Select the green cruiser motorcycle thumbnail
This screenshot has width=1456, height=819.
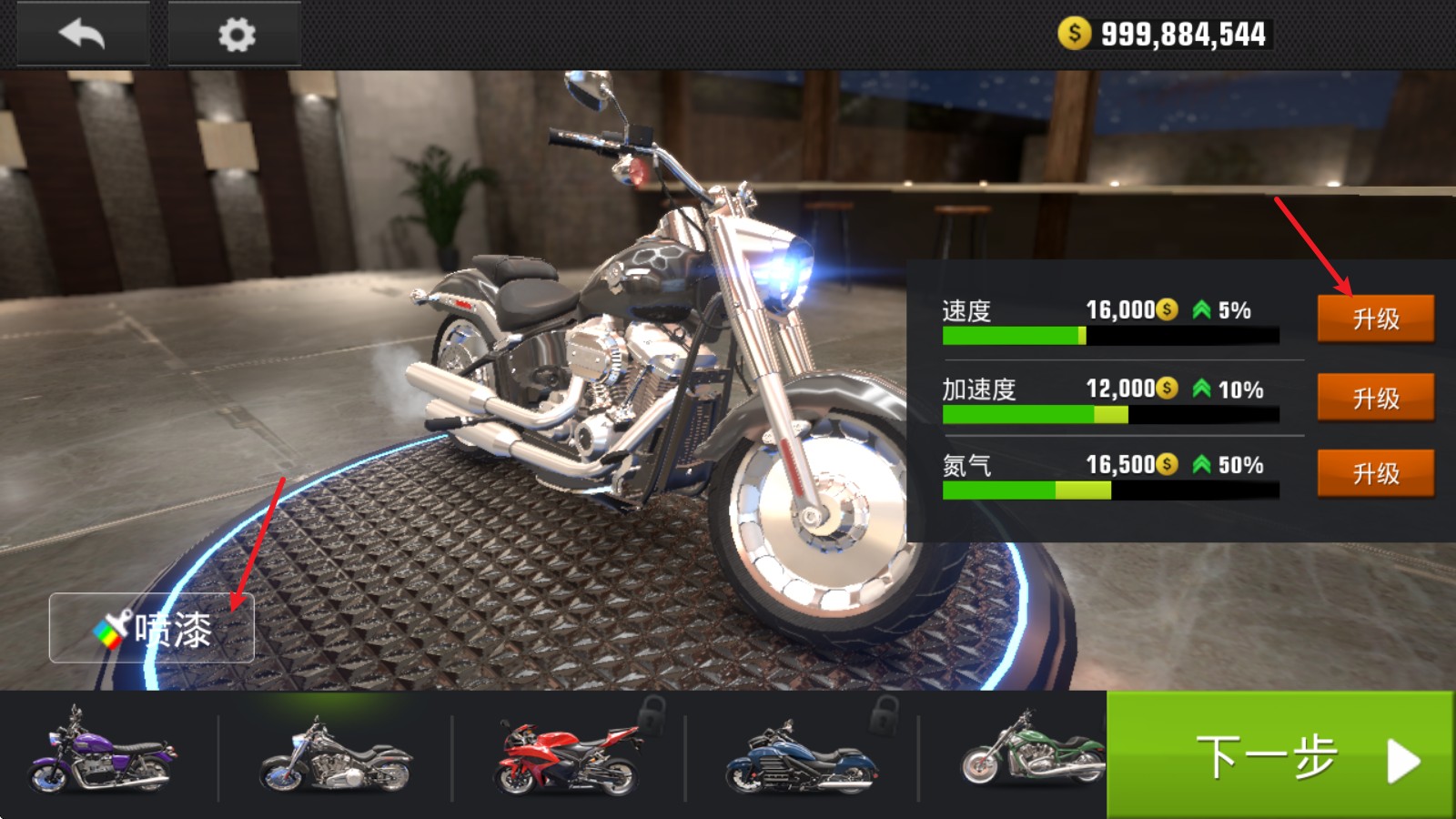(x=1033, y=753)
